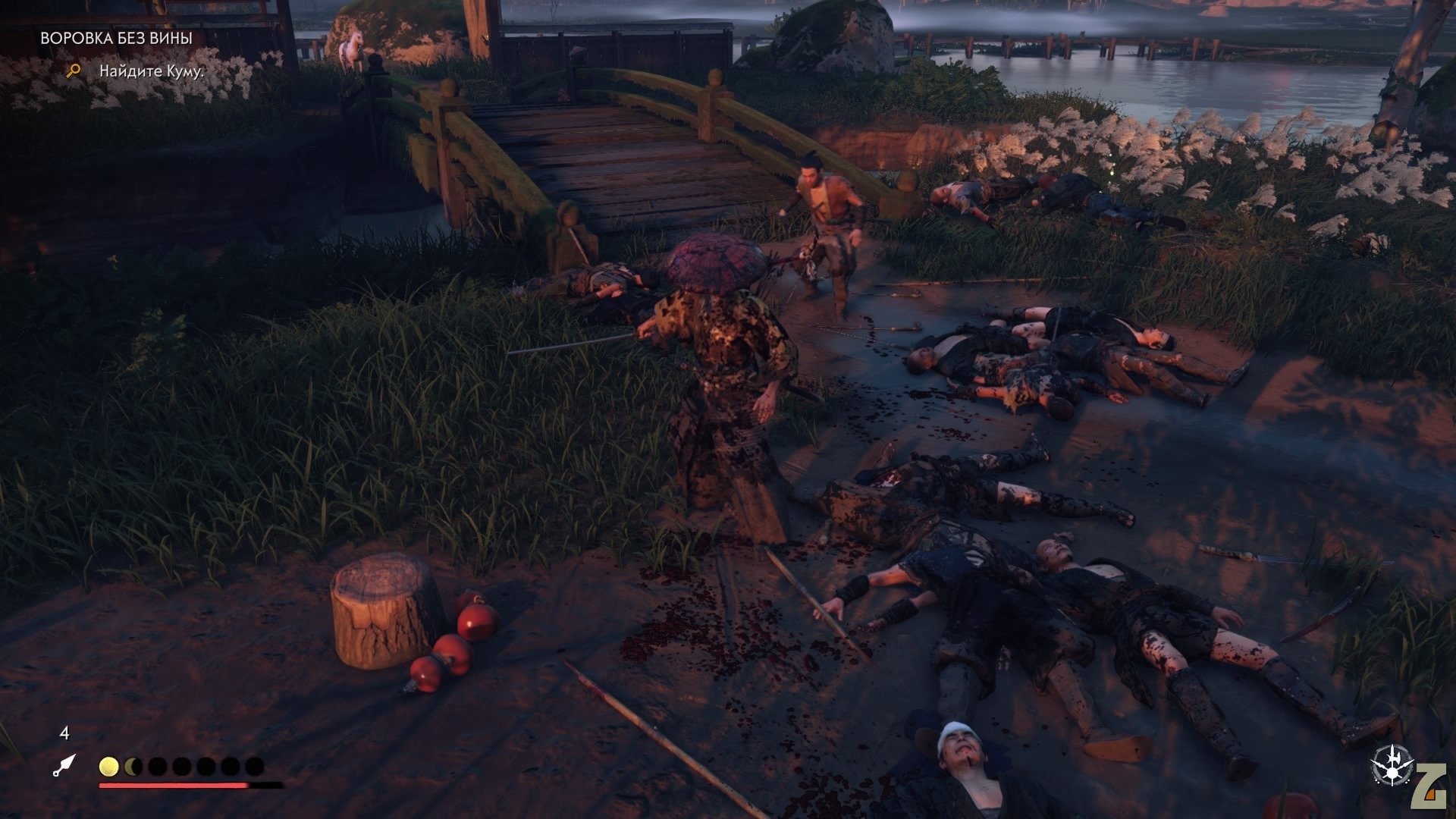Select the kunai weapon icon
Image resolution: width=1456 pixels, height=819 pixels.
coord(64,764)
